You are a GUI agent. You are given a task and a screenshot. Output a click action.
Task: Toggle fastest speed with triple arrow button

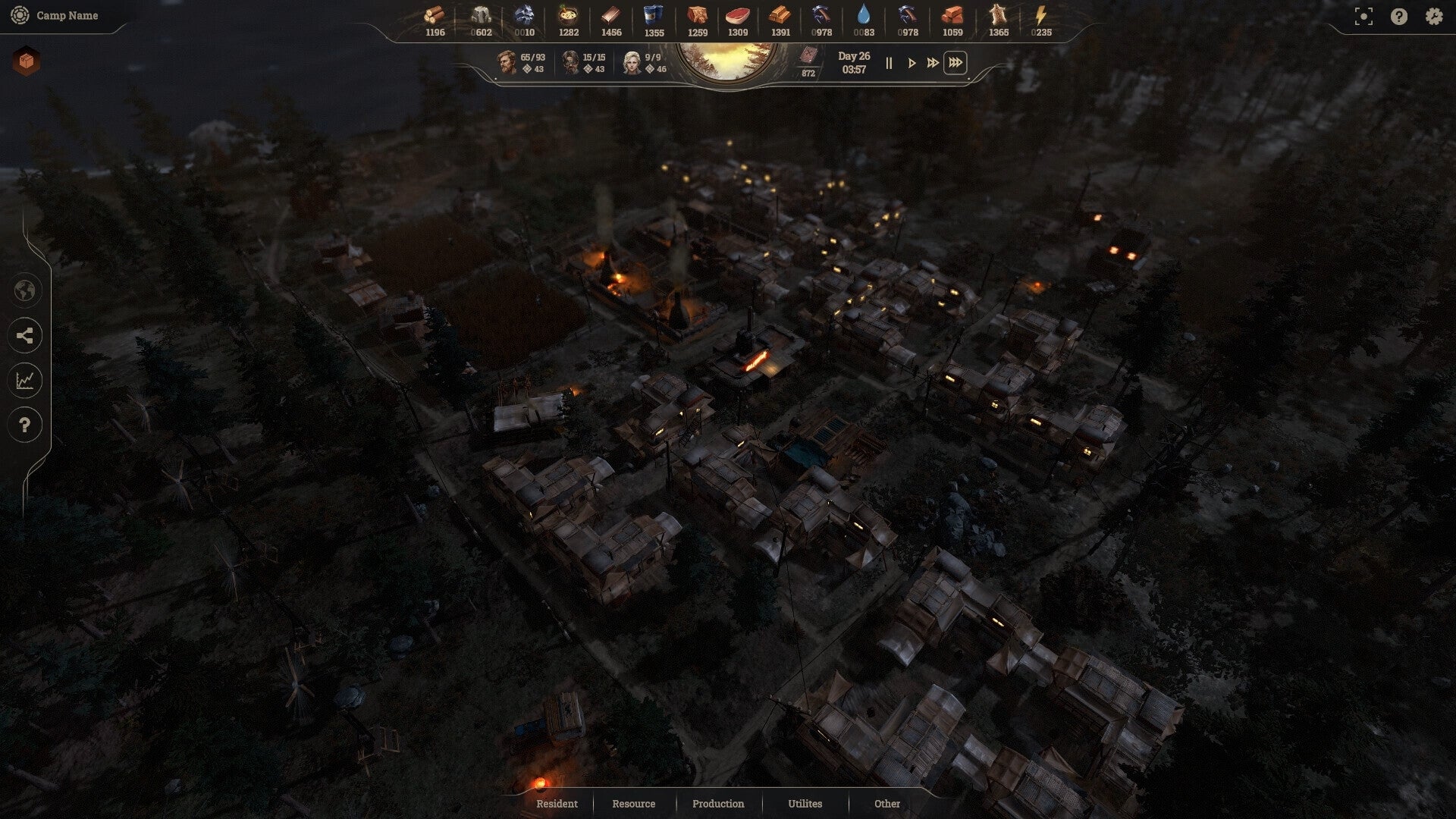click(x=955, y=64)
